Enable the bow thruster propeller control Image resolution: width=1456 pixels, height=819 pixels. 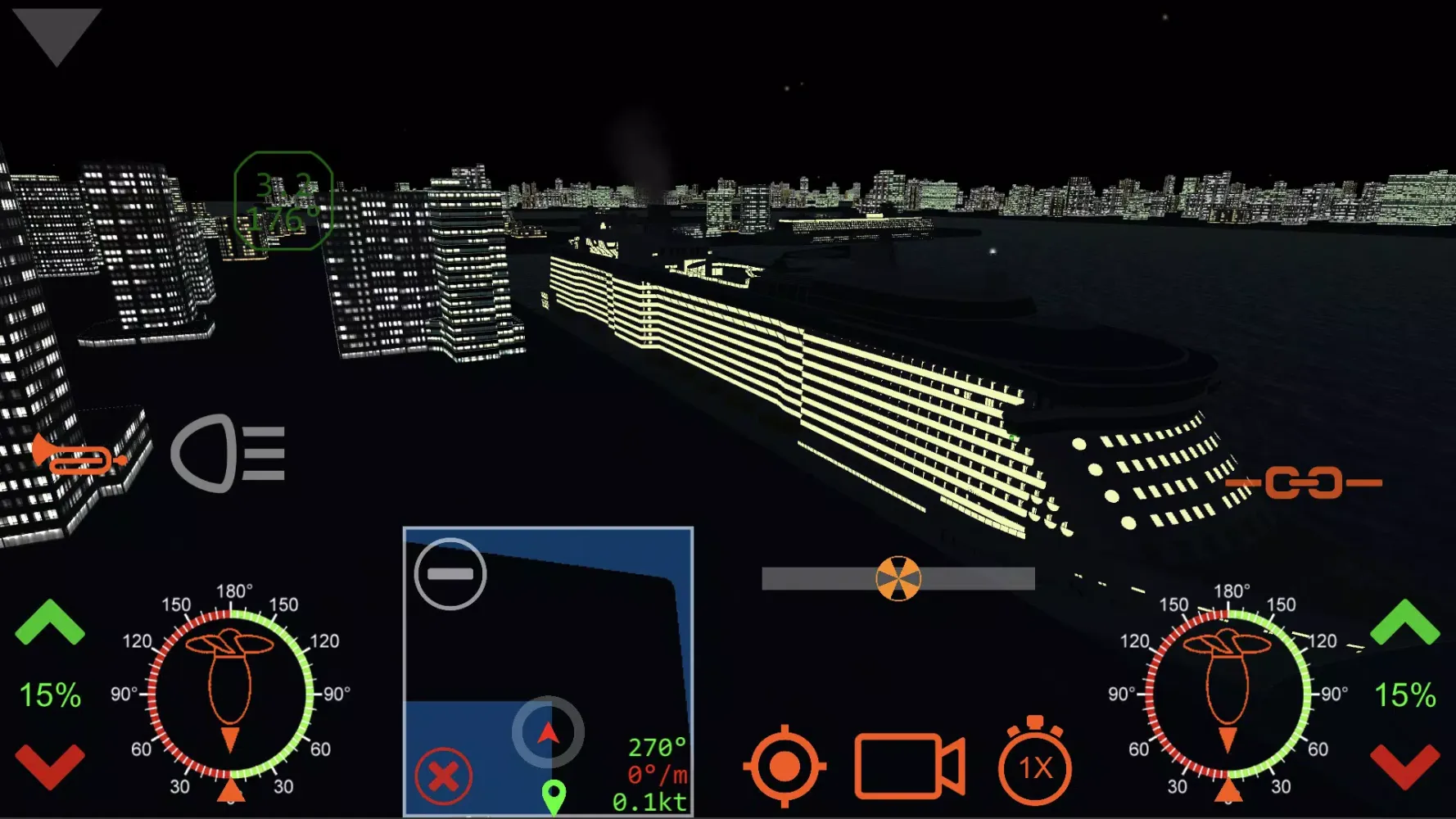[901, 577]
